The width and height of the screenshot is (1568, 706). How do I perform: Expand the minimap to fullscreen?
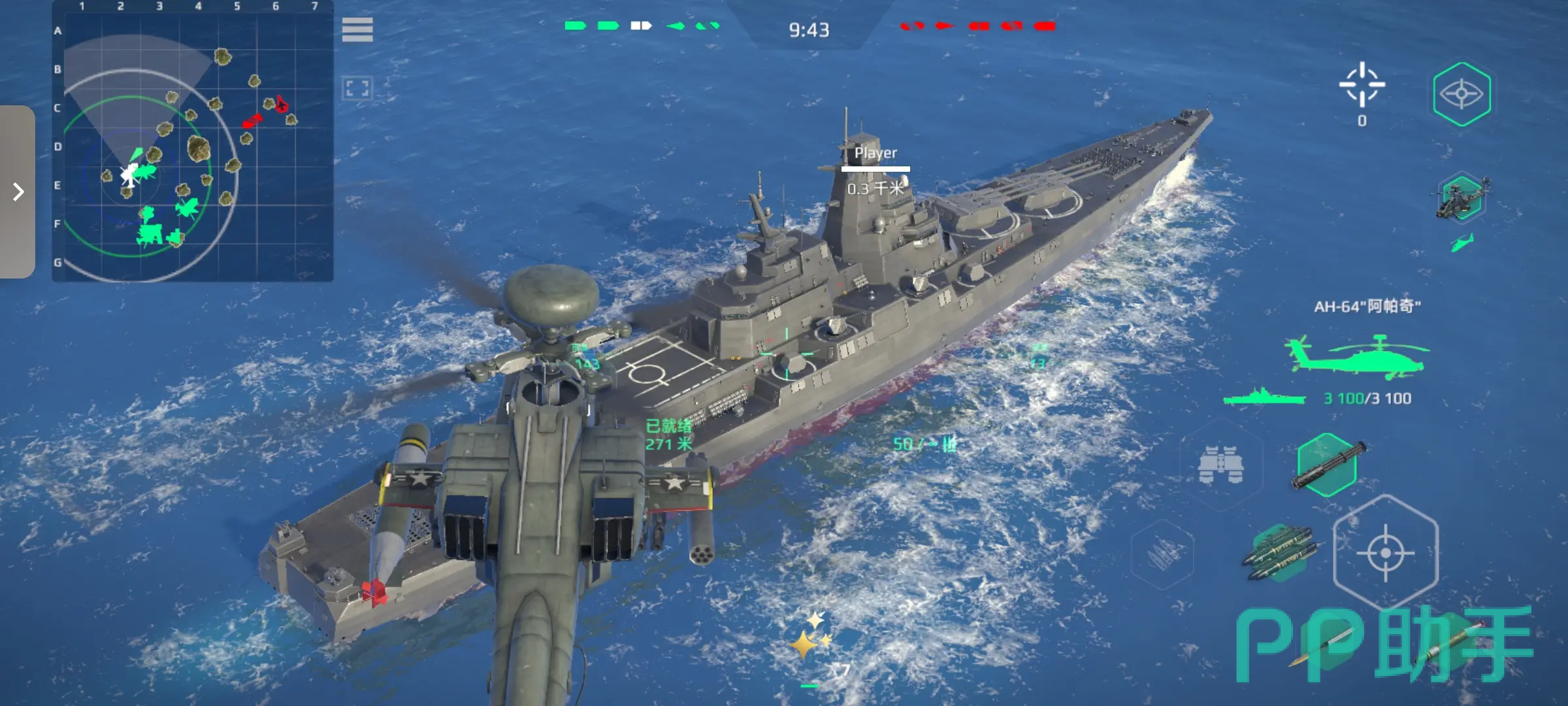(357, 88)
